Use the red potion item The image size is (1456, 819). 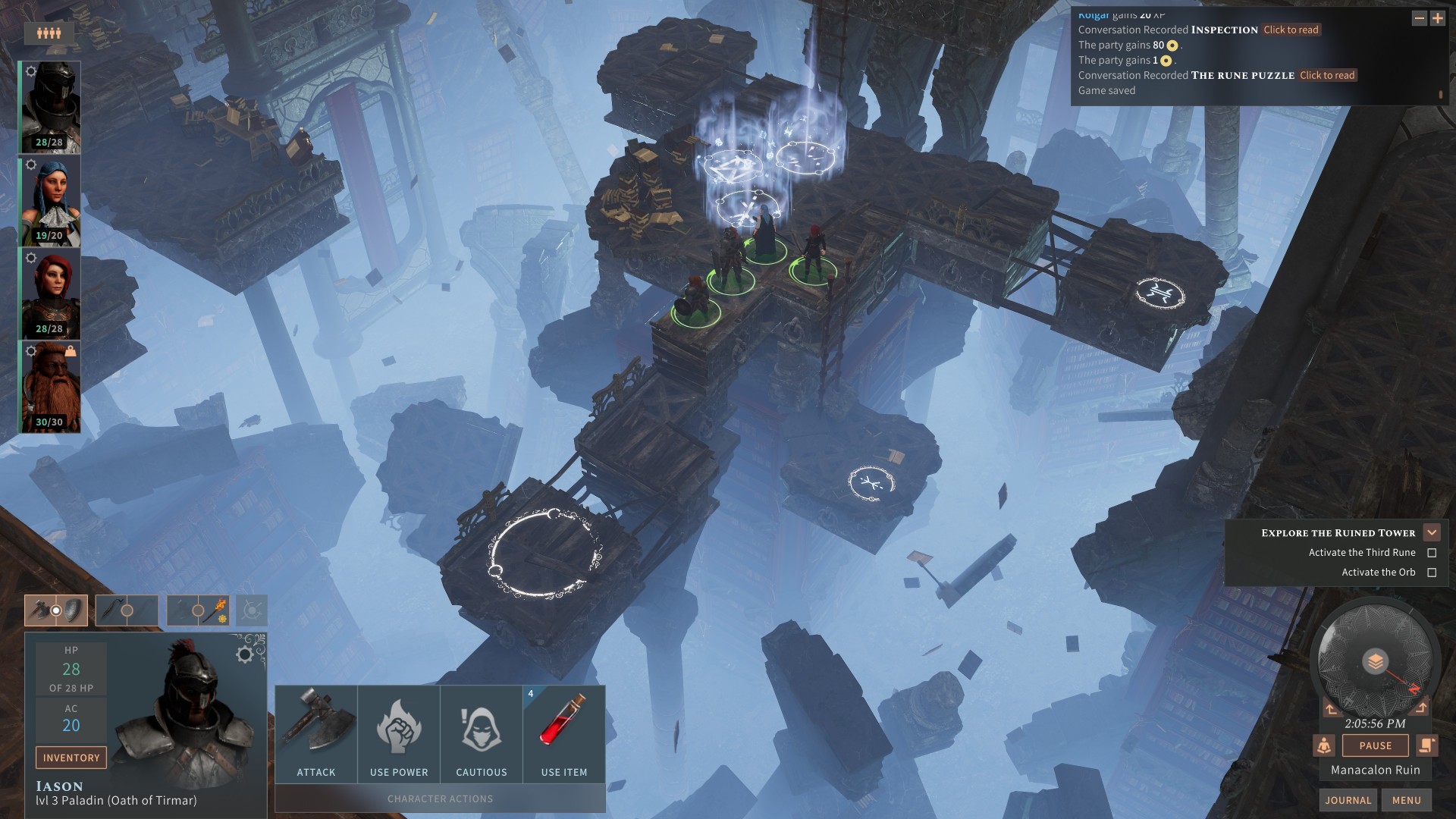pyautogui.click(x=564, y=733)
